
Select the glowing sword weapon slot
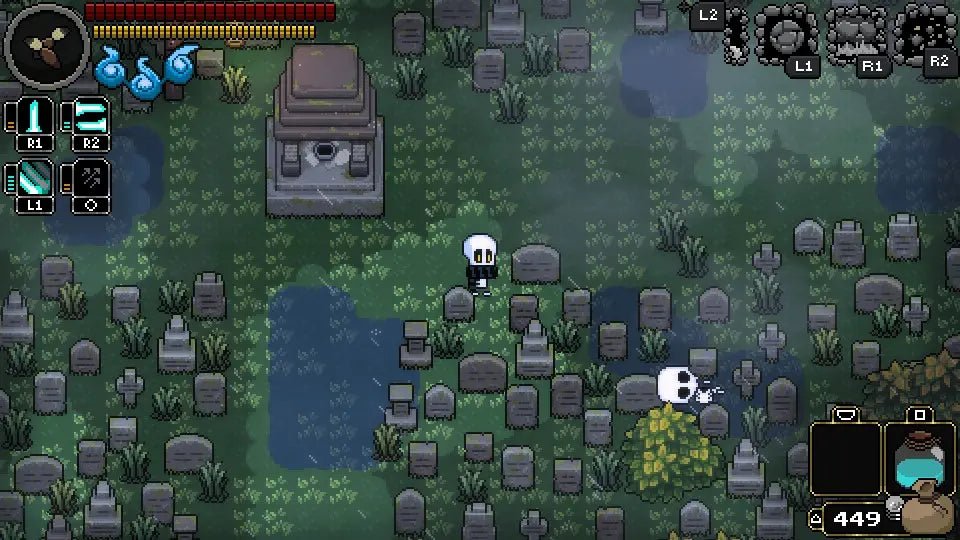(x=35, y=120)
